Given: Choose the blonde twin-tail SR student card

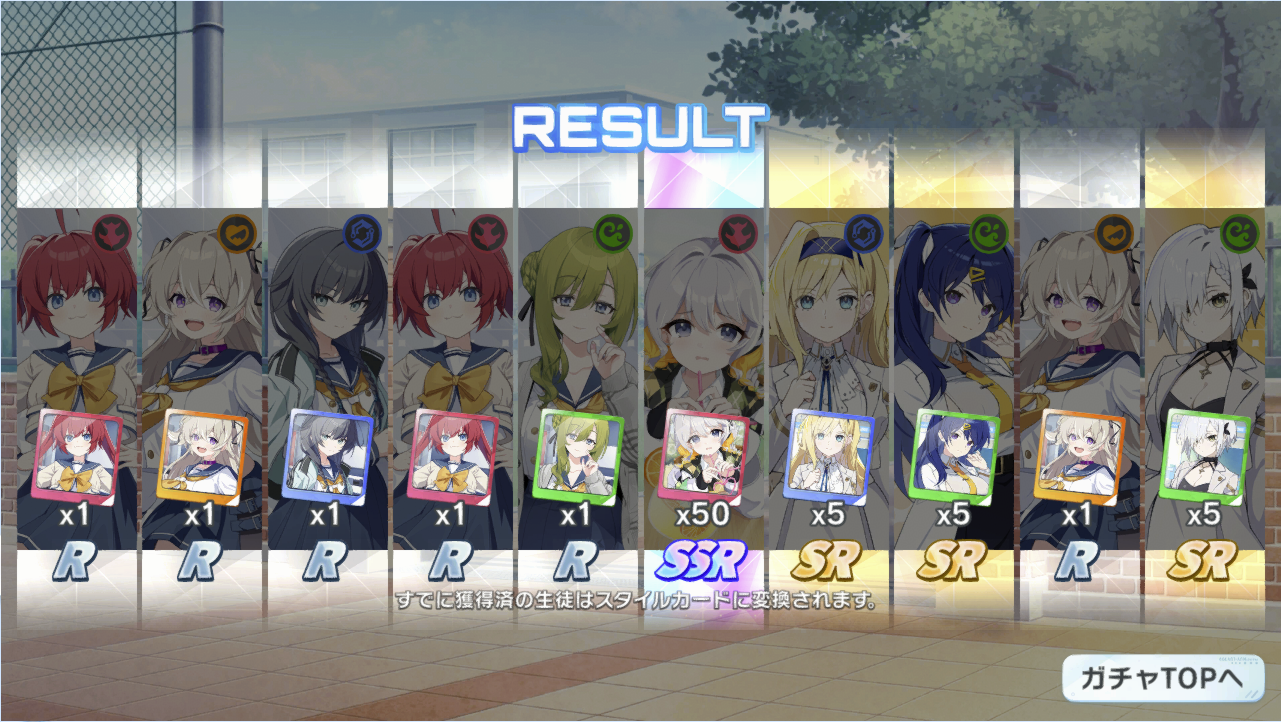Looking at the screenshot, I should click(x=828, y=454).
